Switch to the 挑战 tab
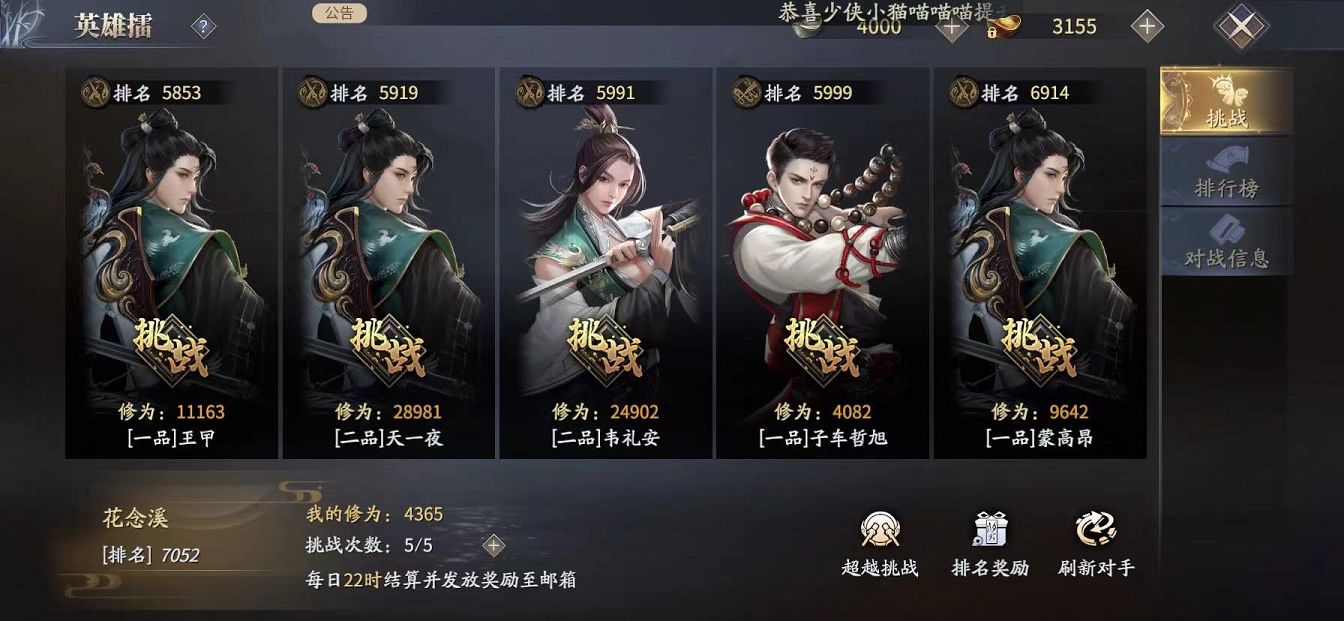This screenshot has width=1344, height=621. [1225, 102]
